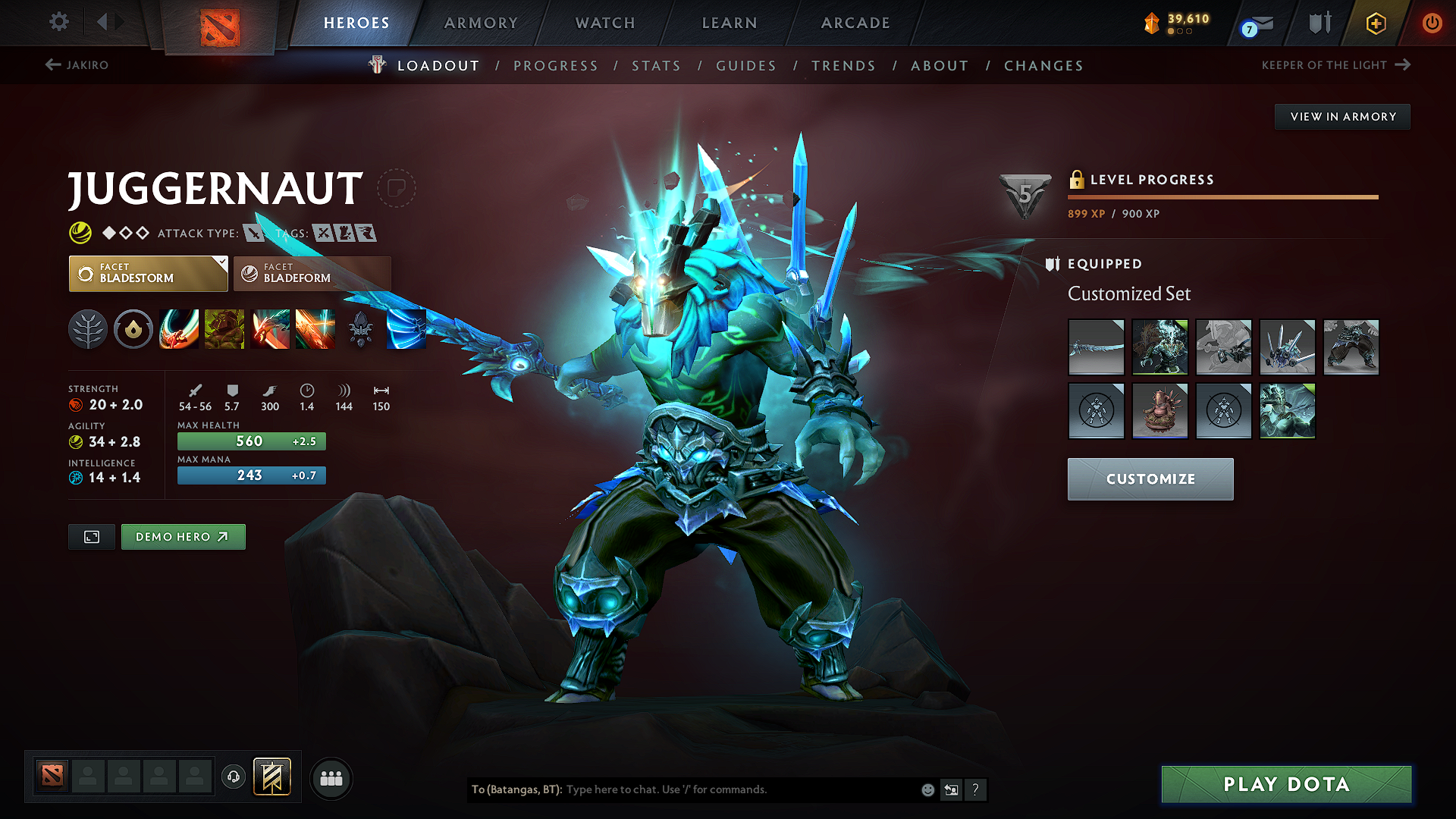Click the Dota 2 logo emblem
This screenshot has height=819, width=1456.
(x=220, y=28)
